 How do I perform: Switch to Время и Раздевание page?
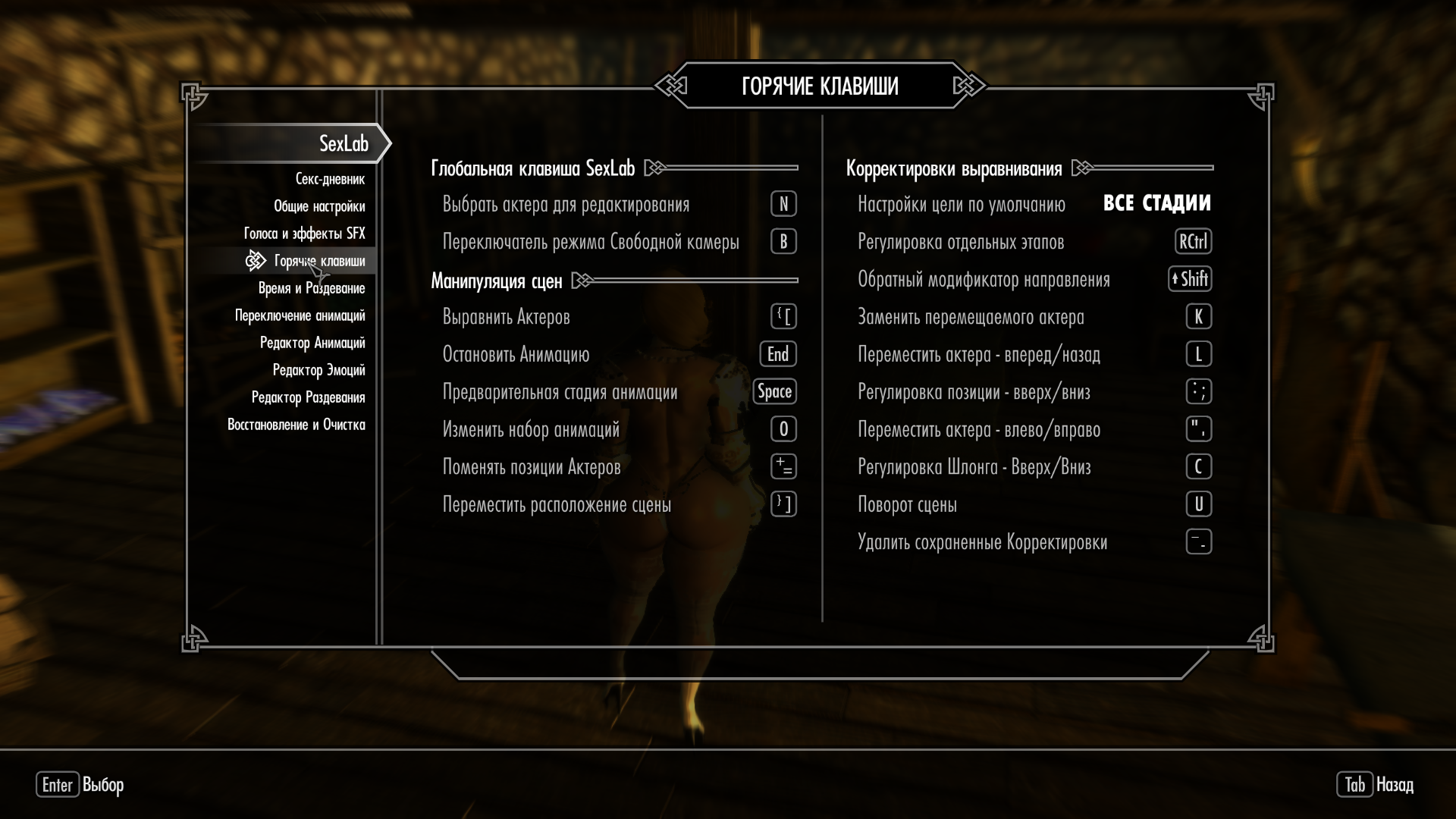tap(312, 288)
